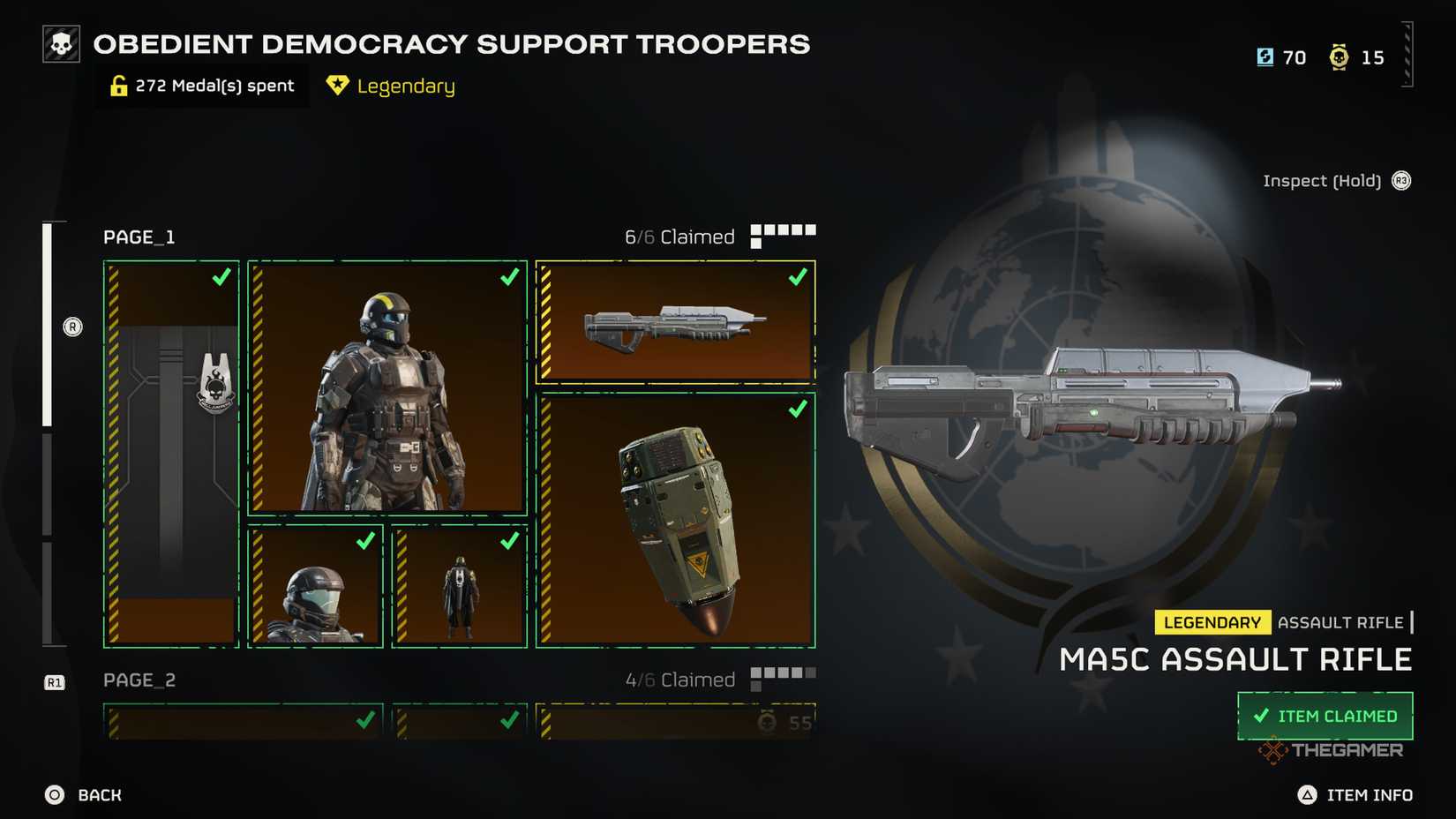Image resolution: width=1456 pixels, height=819 pixels.
Task: Open the LEGENDARY rarity tag on the rifle
Action: point(1212,622)
